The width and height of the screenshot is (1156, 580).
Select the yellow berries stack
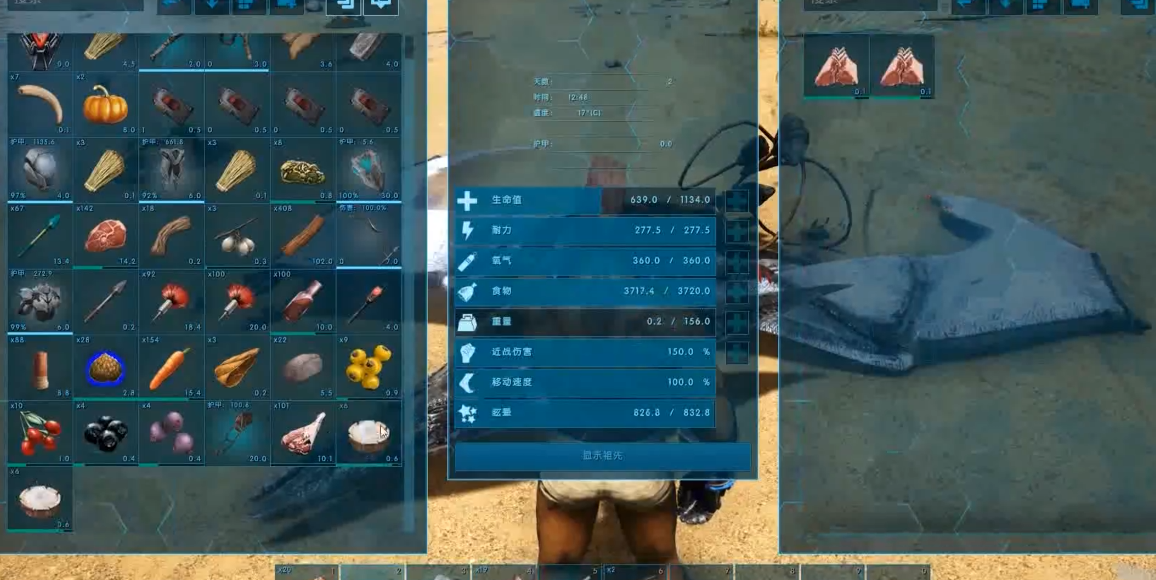368,367
